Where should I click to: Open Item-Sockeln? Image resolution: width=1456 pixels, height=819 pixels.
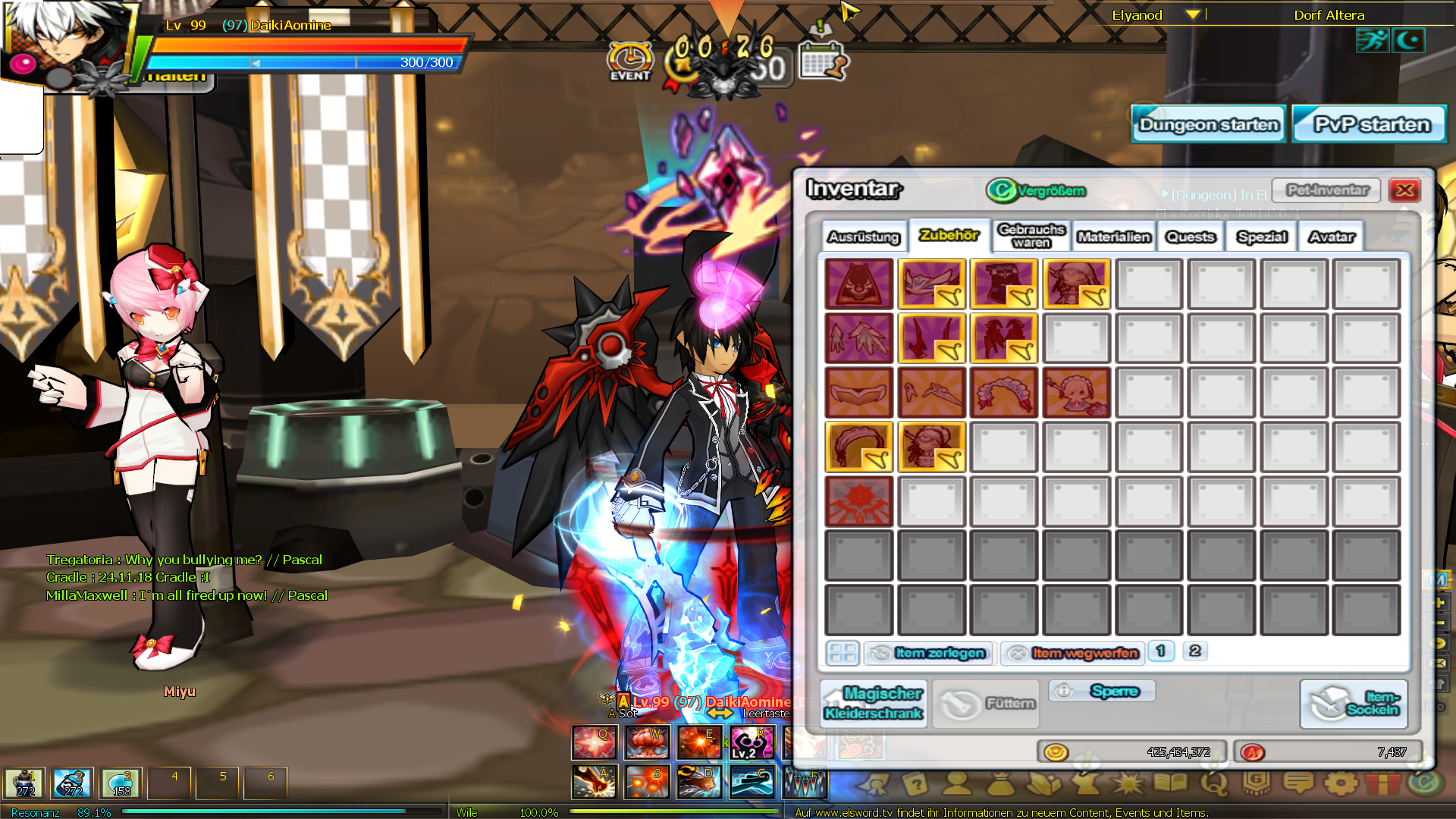point(1354,704)
